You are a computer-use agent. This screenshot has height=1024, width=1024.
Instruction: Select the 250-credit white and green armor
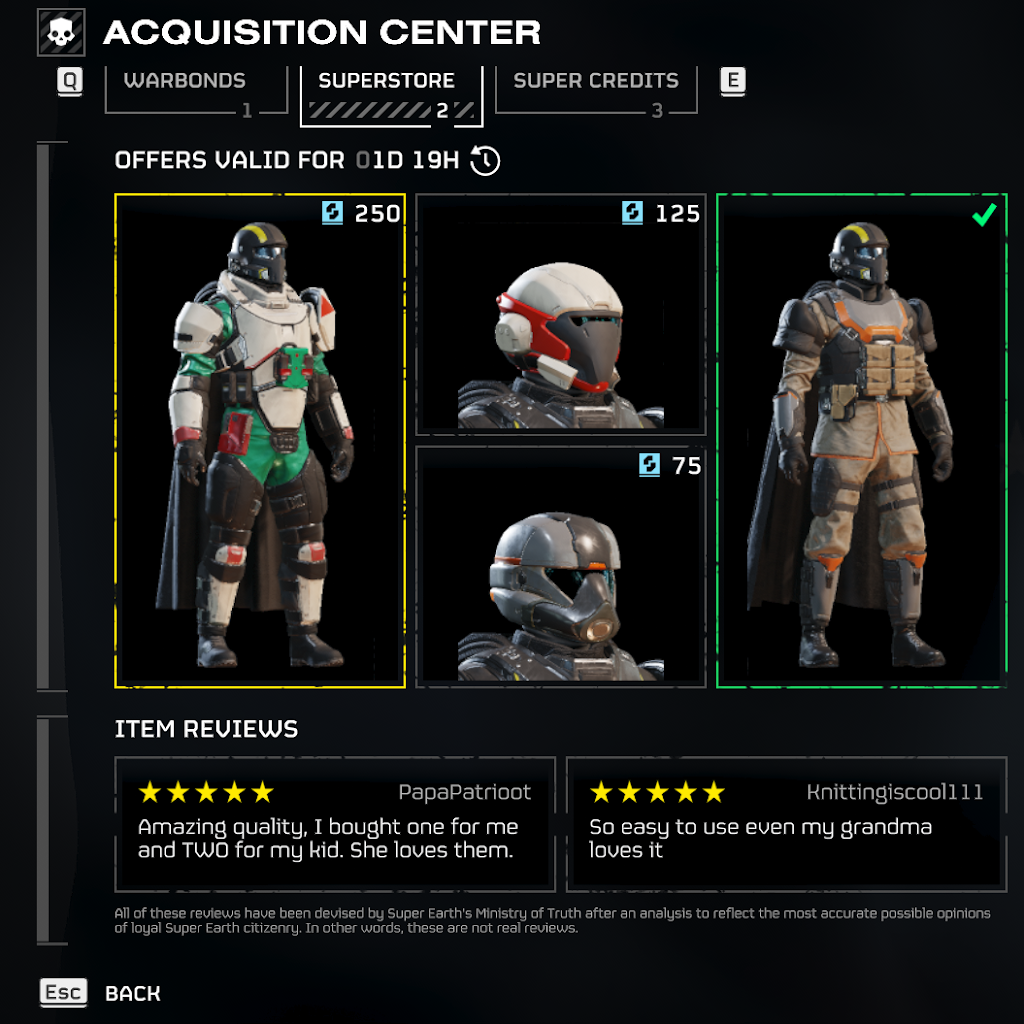click(260, 440)
